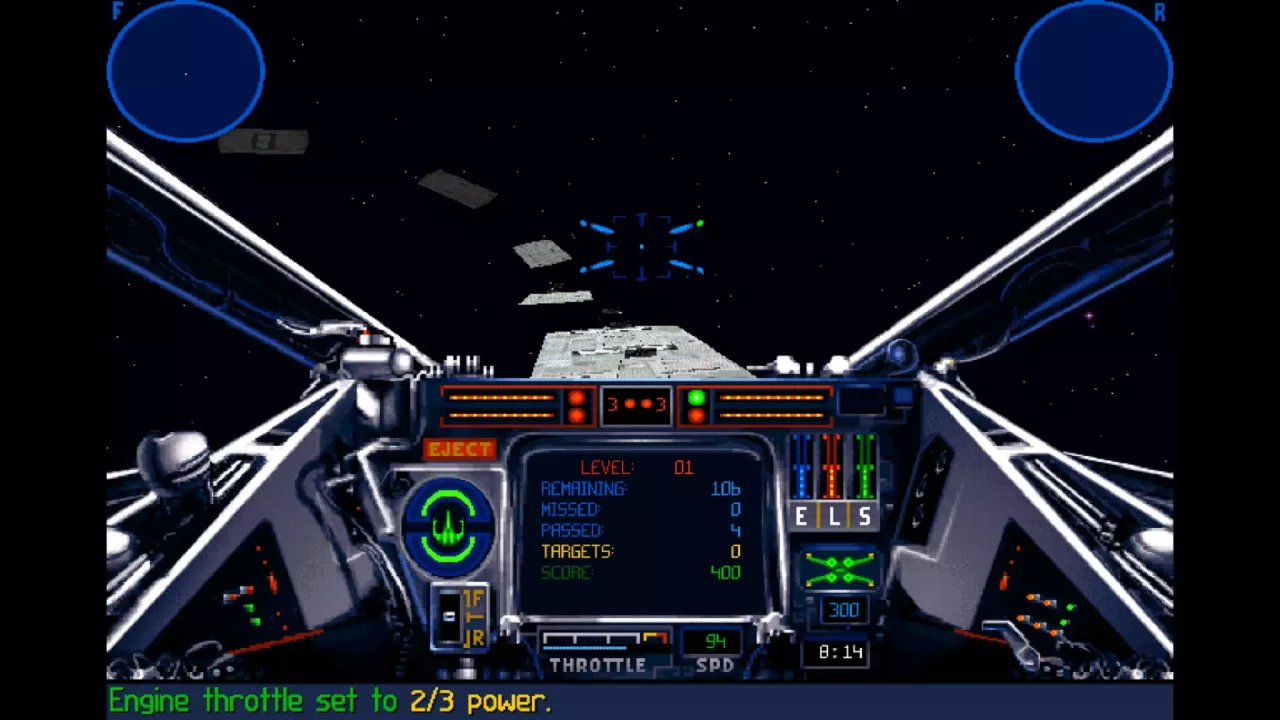Click the green targeting reticle indicator
Image resolution: width=1280 pixels, height=720 pixels.
700,222
